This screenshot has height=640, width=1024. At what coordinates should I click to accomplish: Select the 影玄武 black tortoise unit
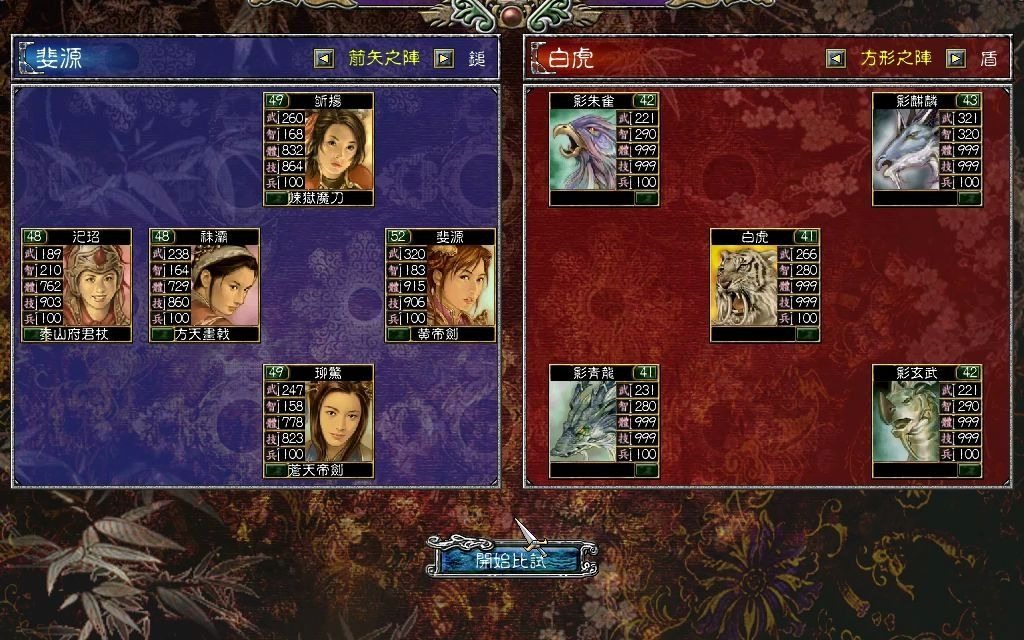(x=927, y=421)
